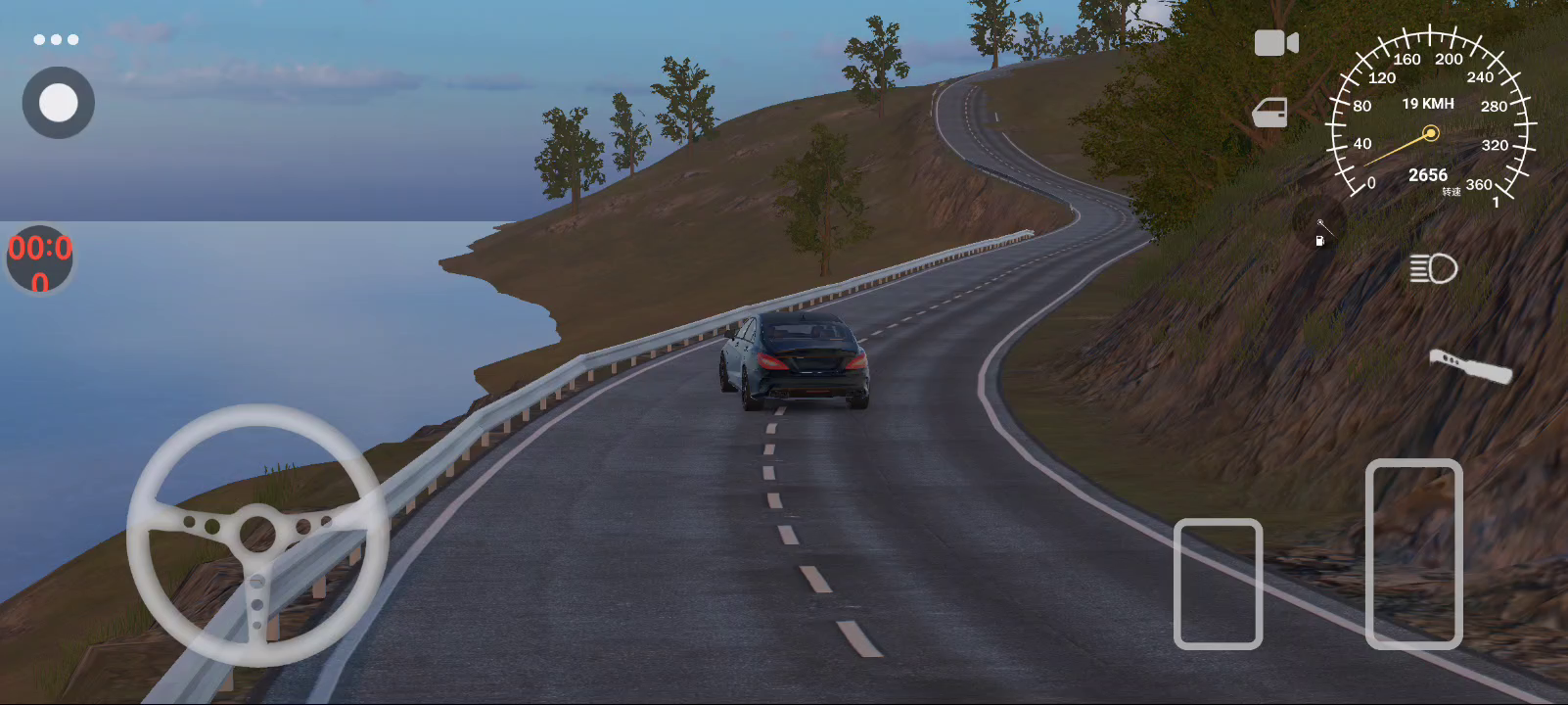1568x705 pixels.
Task: Open the three-dot menu
Action: coord(56,39)
